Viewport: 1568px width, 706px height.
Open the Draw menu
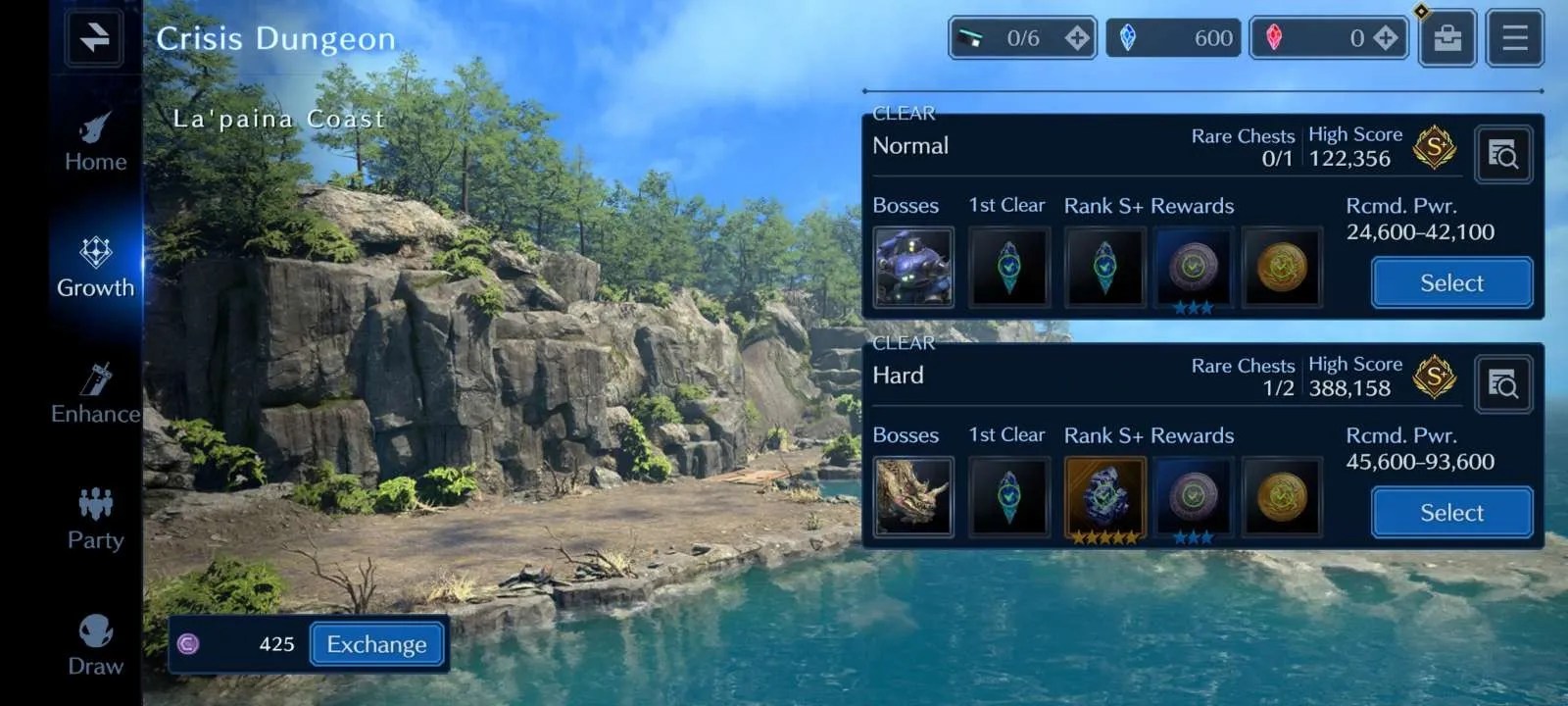click(x=95, y=645)
